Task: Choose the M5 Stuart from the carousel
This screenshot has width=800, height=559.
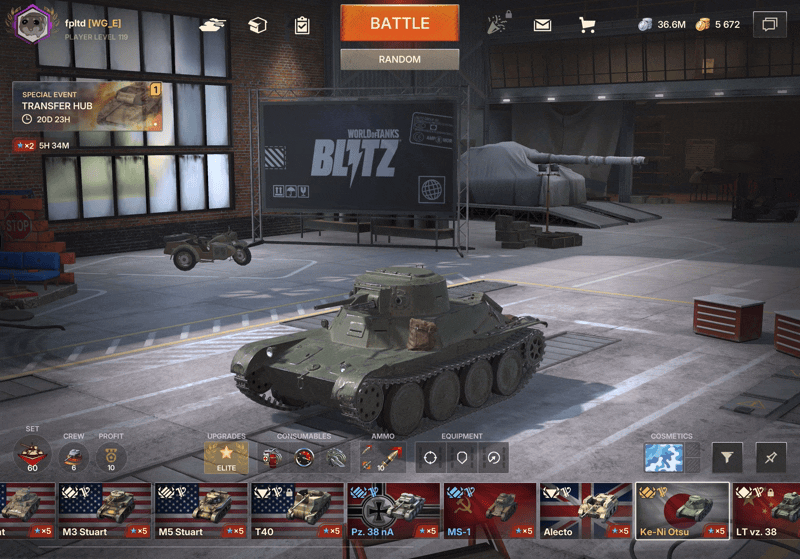Action: point(201,511)
